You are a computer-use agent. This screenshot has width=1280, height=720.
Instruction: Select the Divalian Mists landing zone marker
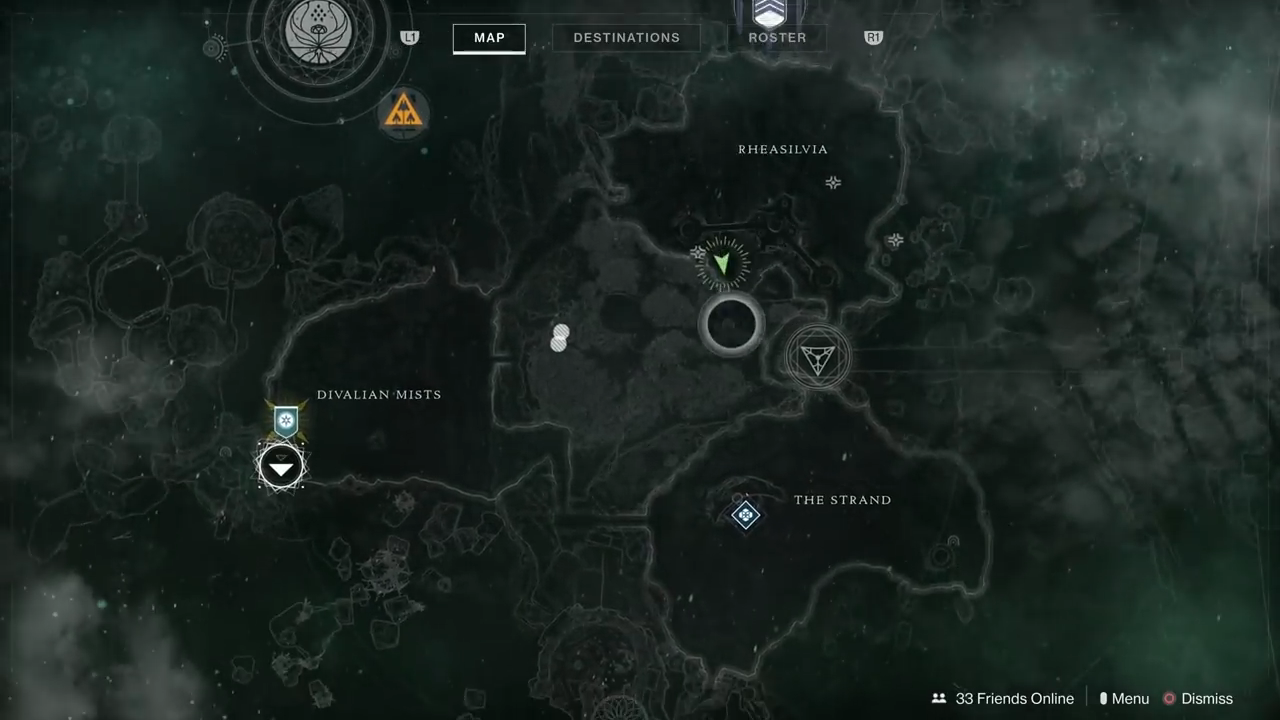click(281, 467)
